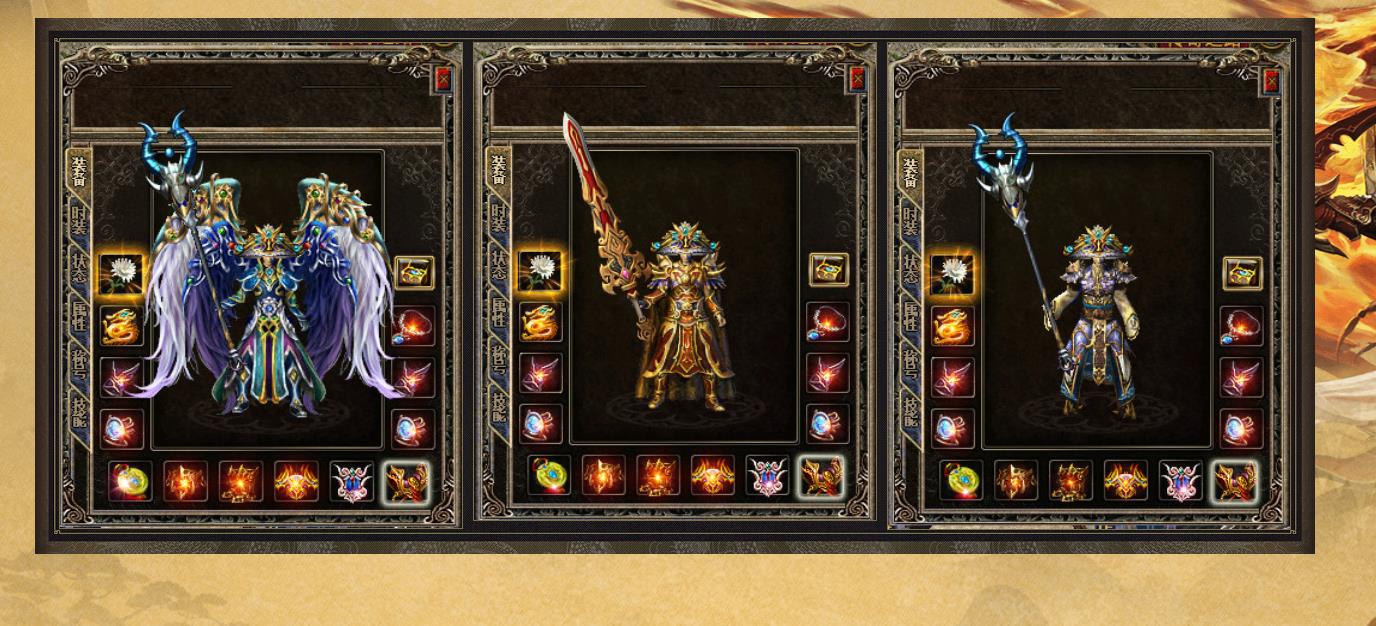
Task: Select pink crest slot in wingless mage's panel
Action: point(1180,481)
